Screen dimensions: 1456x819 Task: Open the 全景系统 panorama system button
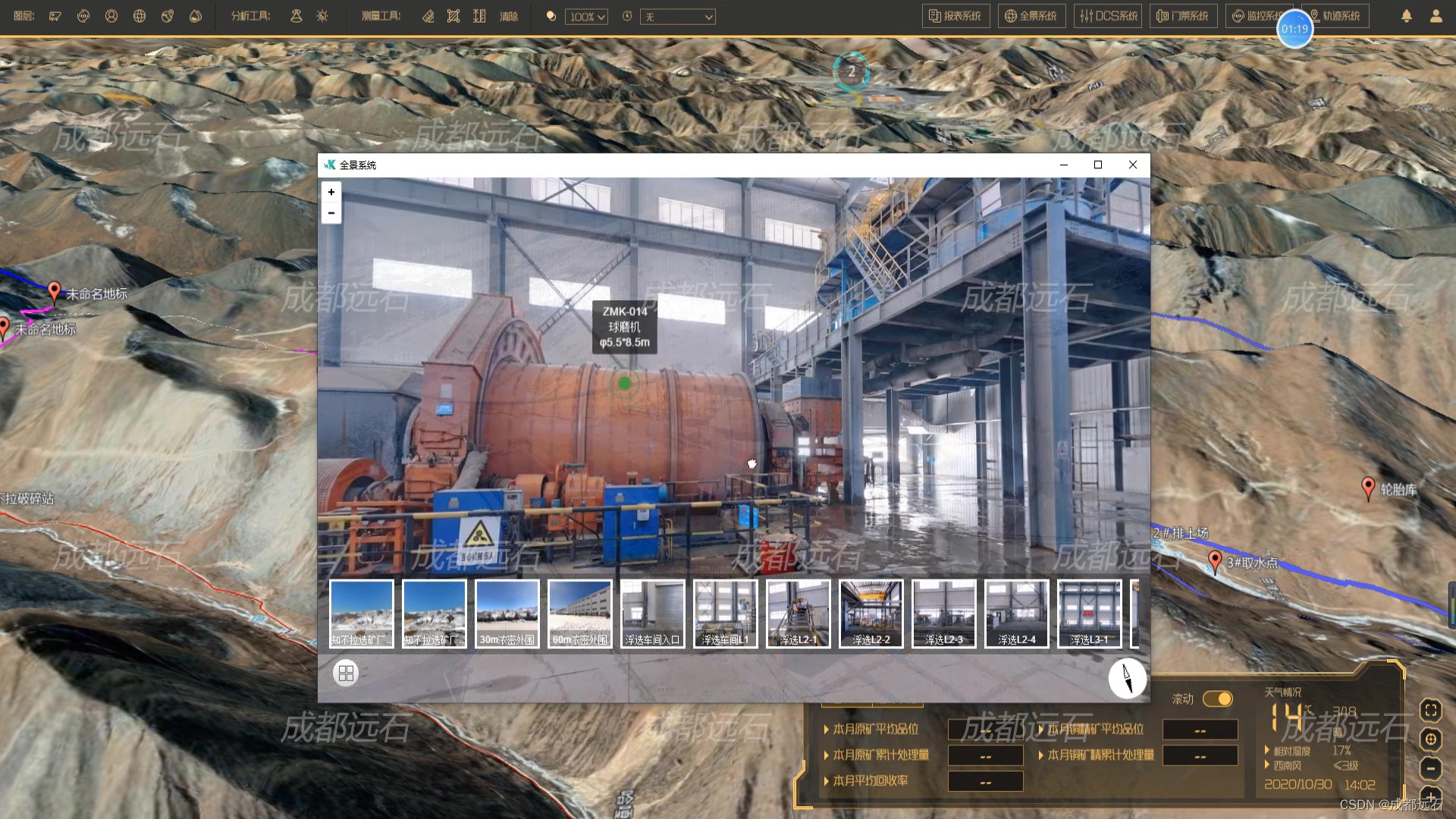pos(1031,16)
